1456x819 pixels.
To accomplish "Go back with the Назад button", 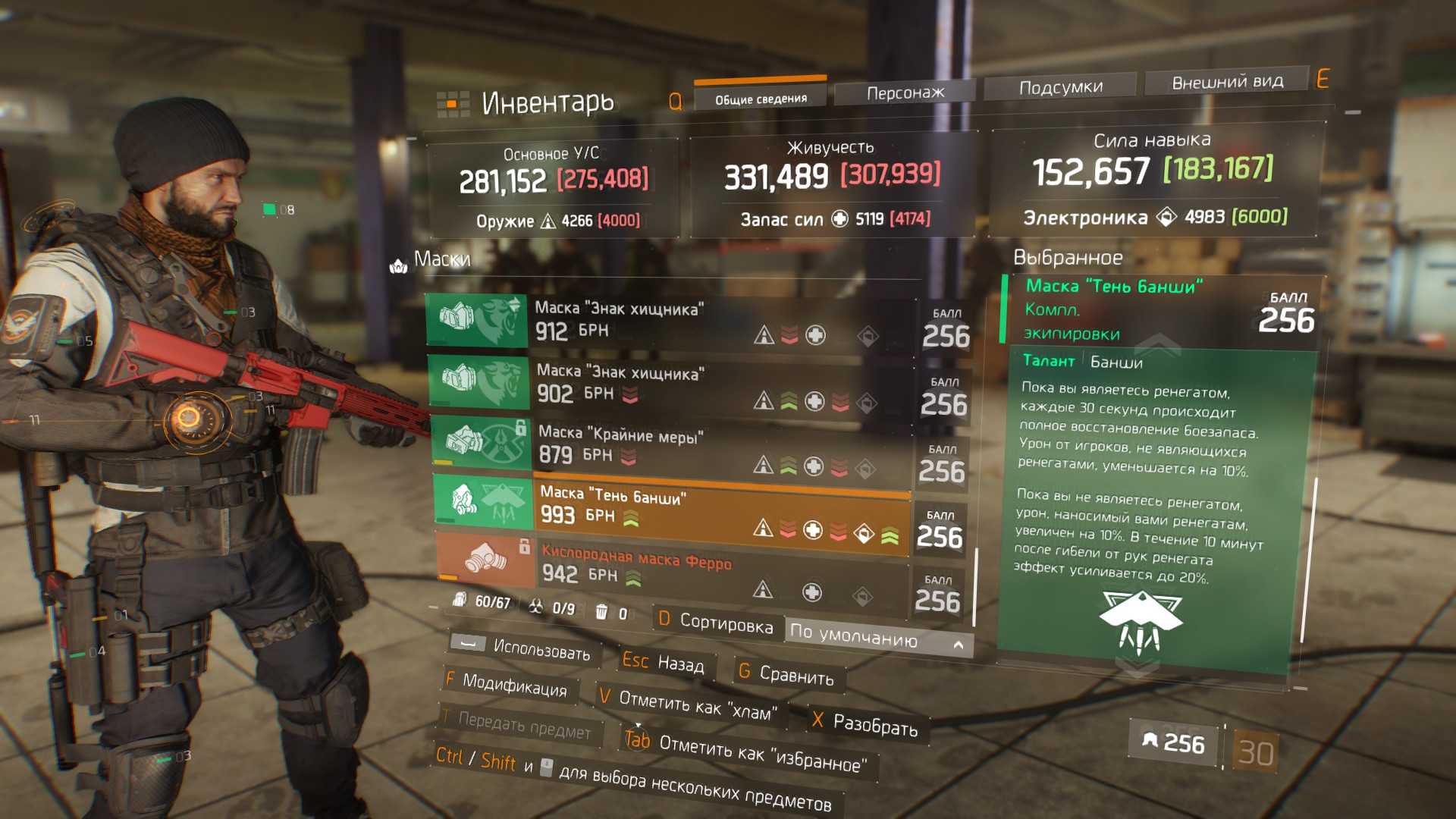I will click(664, 663).
